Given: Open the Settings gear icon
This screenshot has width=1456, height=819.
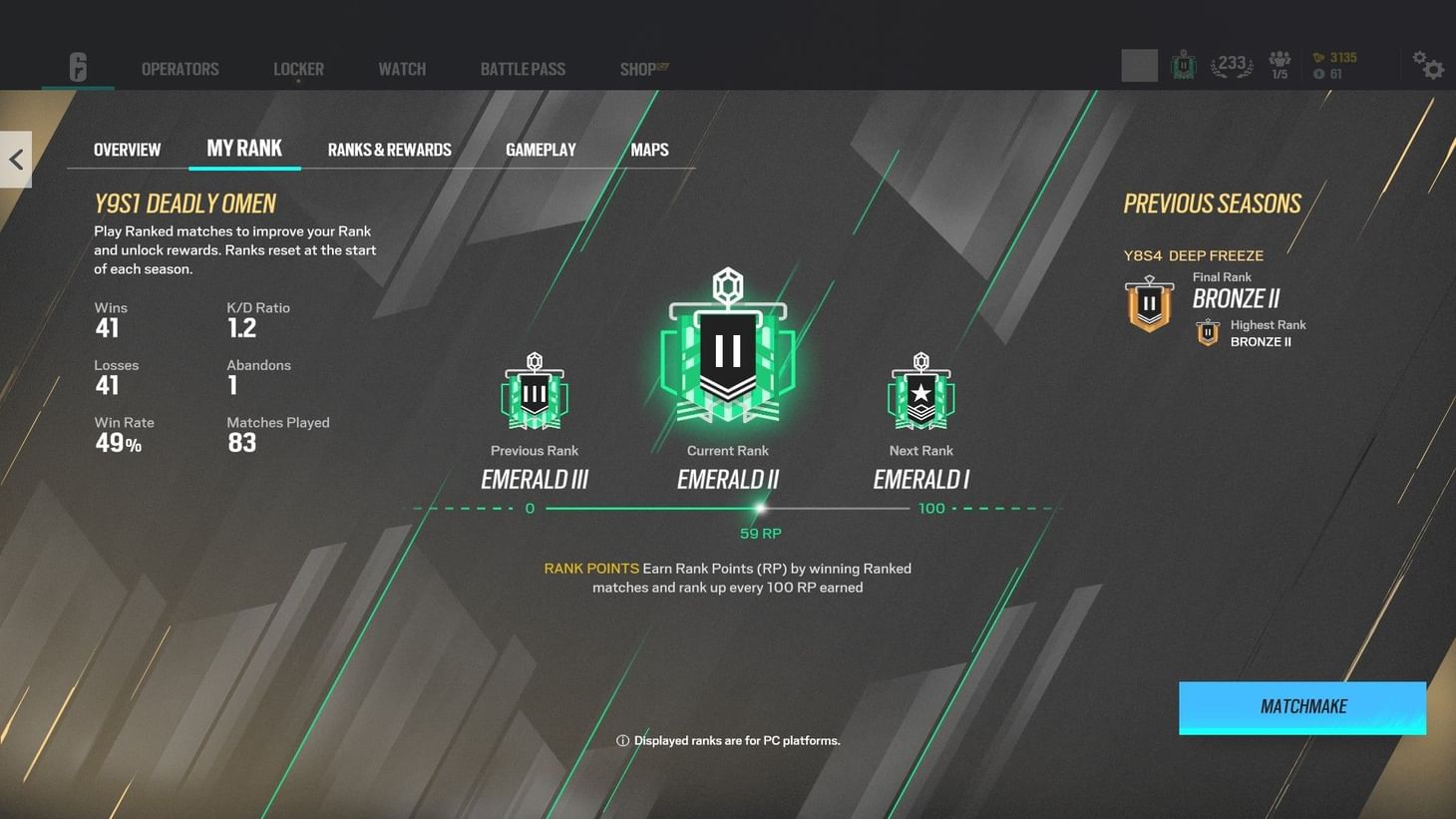Looking at the screenshot, I should pos(1430,66).
